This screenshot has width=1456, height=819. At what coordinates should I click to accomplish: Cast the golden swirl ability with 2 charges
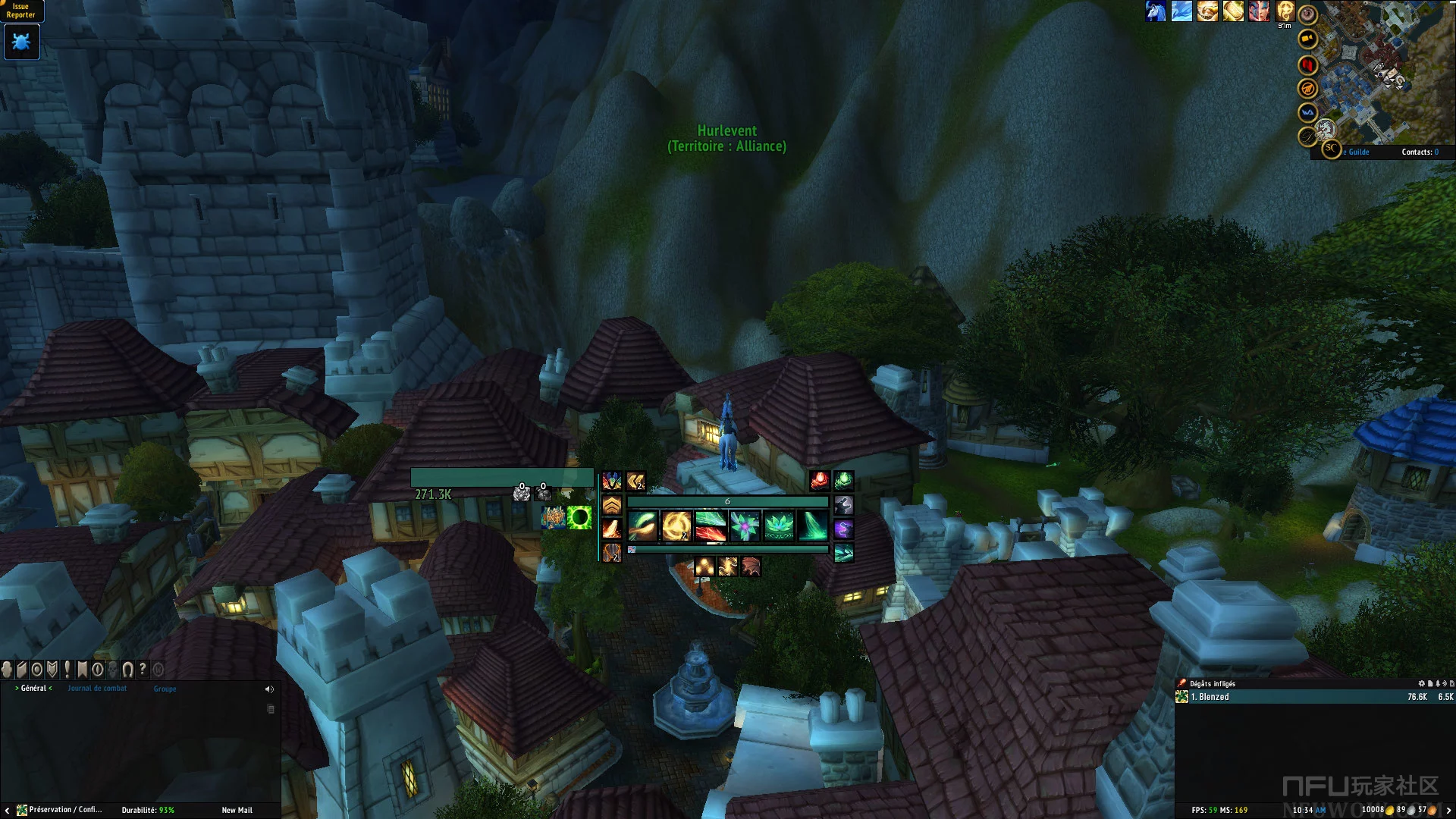pyautogui.click(x=676, y=526)
